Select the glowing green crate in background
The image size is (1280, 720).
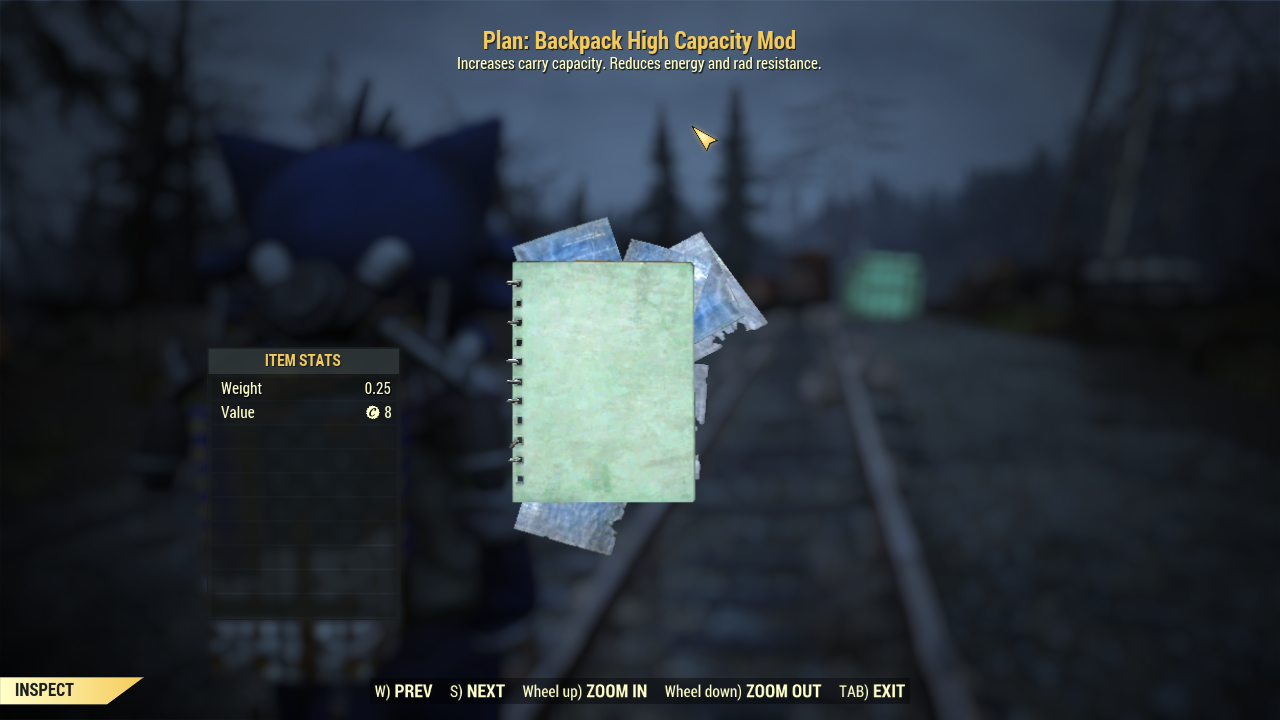click(884, 285)
